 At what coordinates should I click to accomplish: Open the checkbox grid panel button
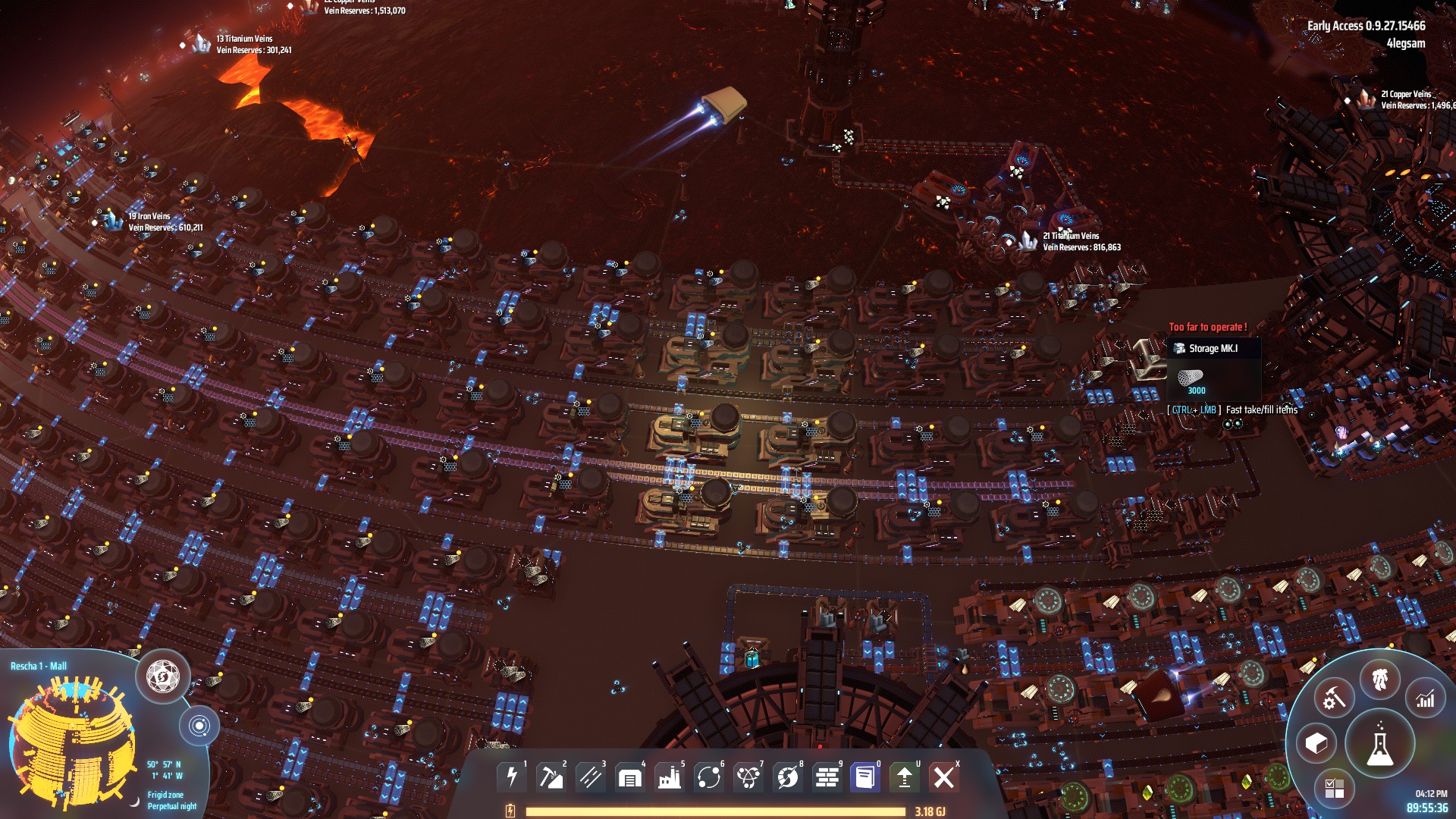[1334, 789]
